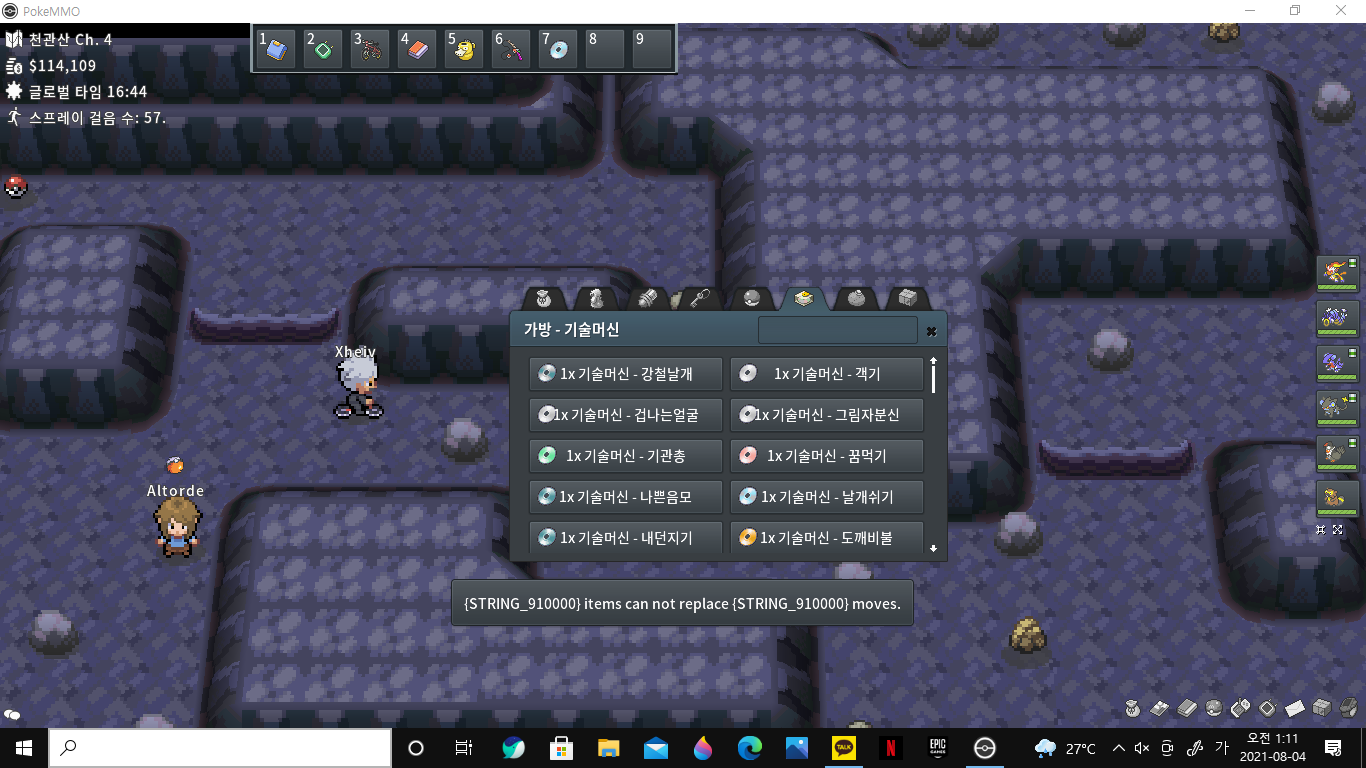Image resolution: width=1366 pixels, height=768 pixels.
Task: Use the disc in hotbar slot 7
Action: click(558, 48)
